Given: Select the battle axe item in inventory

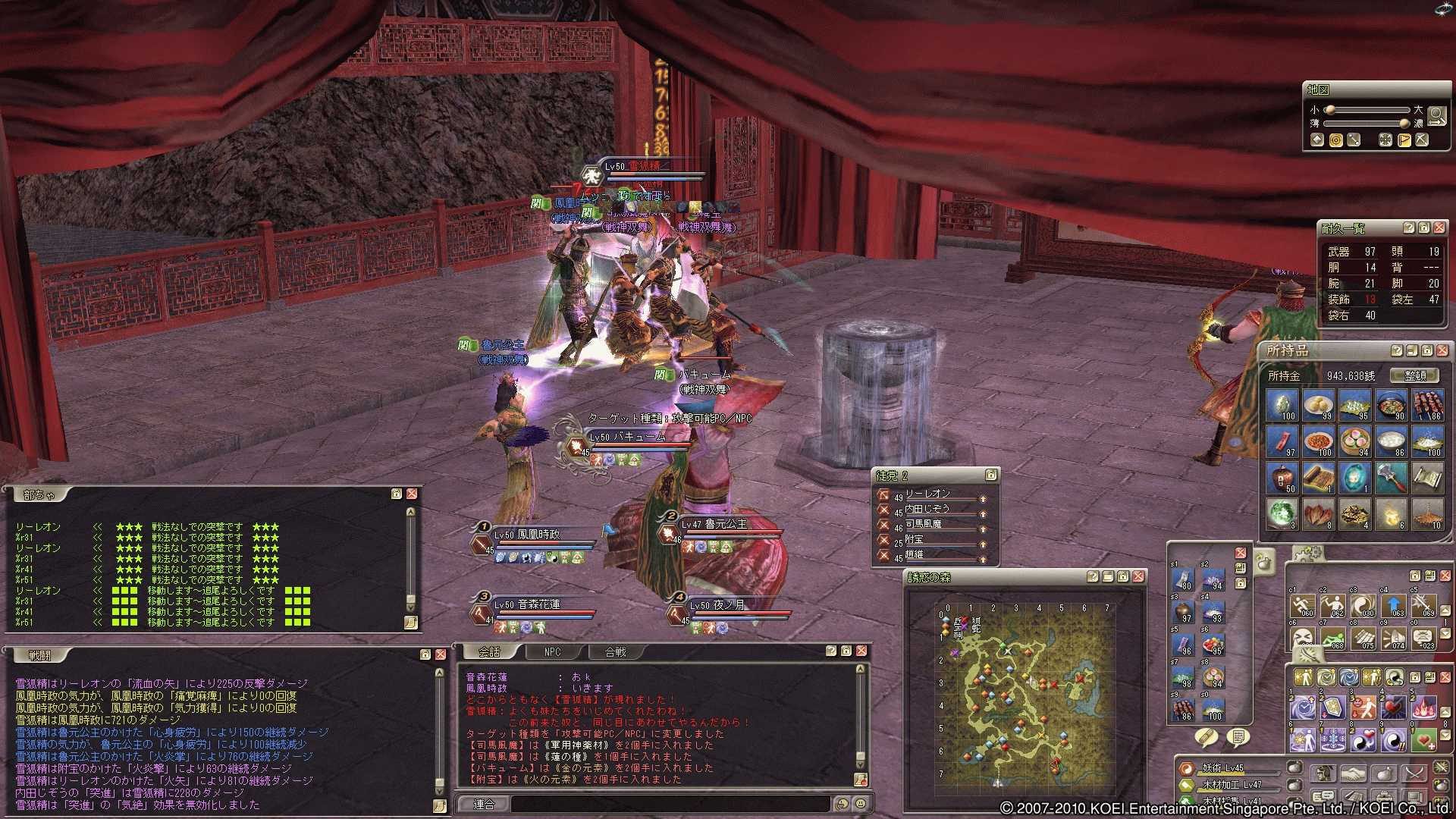Looking at the screenshot, I should click(1391, 478).
